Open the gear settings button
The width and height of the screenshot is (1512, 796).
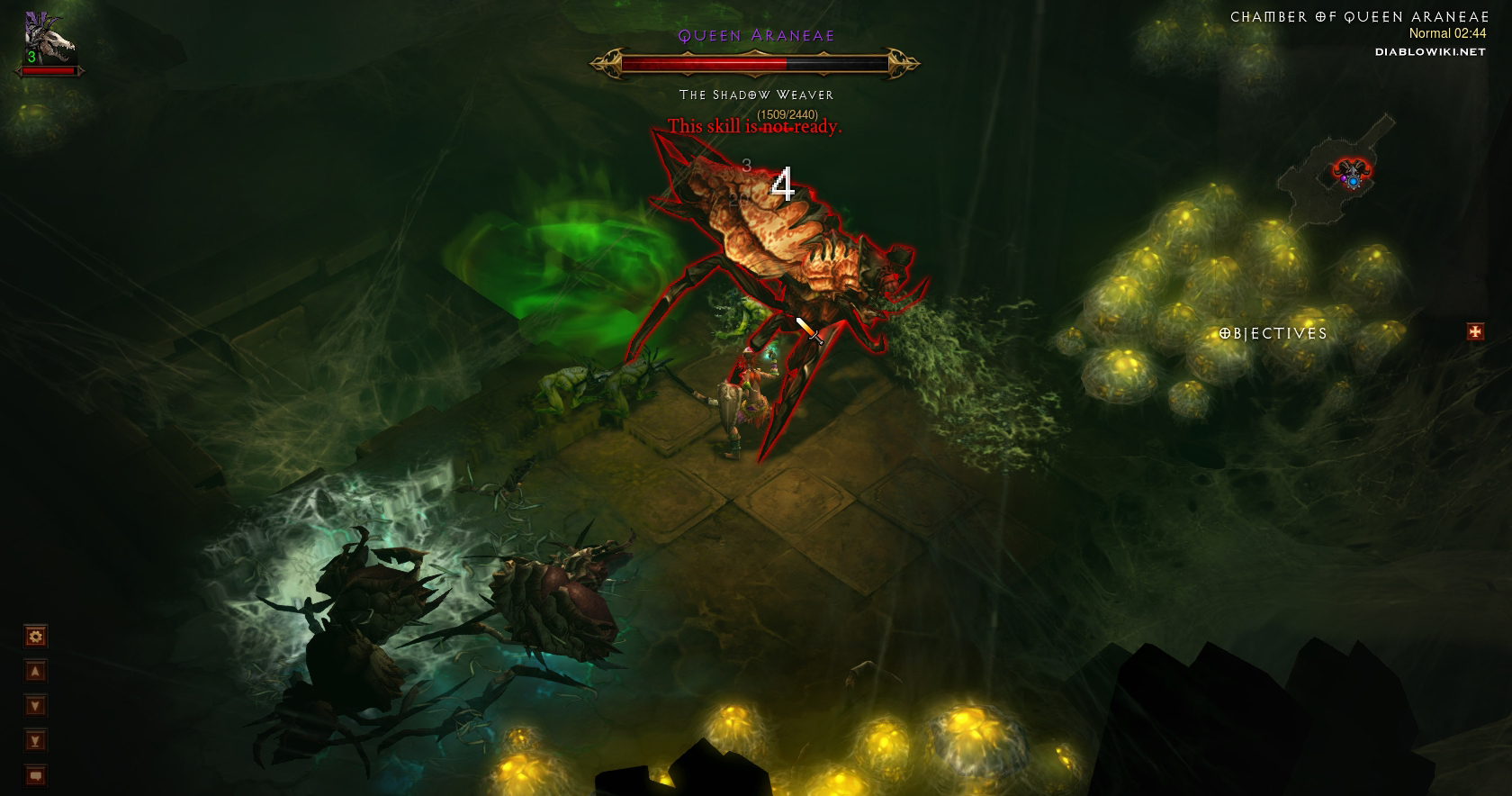pyautogui.click(x=35, y=637)
